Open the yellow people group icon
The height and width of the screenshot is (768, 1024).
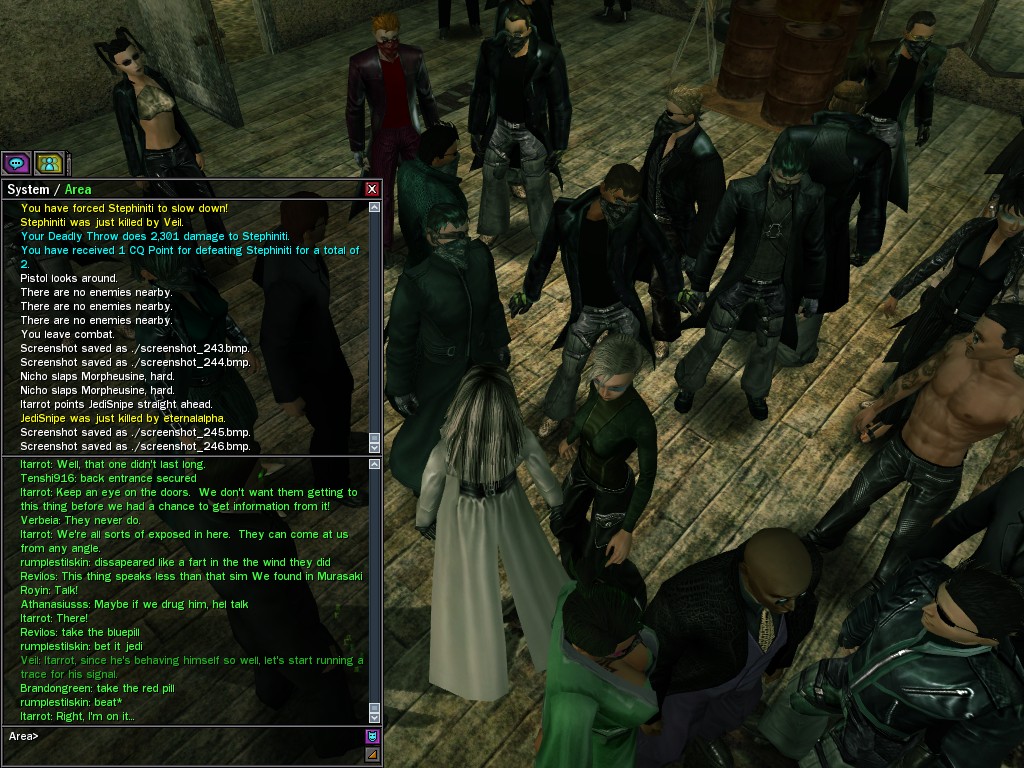[x=49, y=162]
